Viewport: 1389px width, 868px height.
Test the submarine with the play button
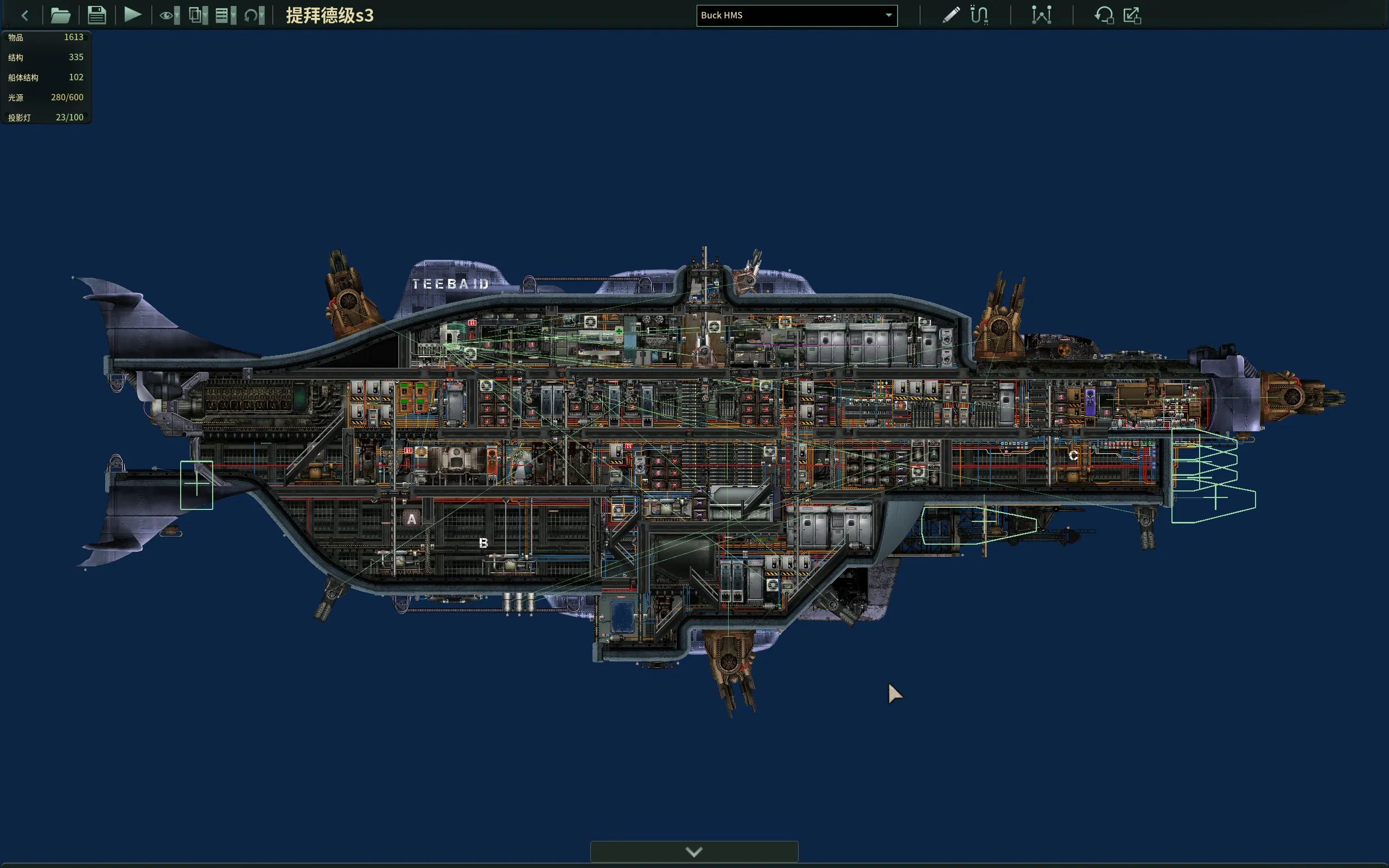[132, 15]
